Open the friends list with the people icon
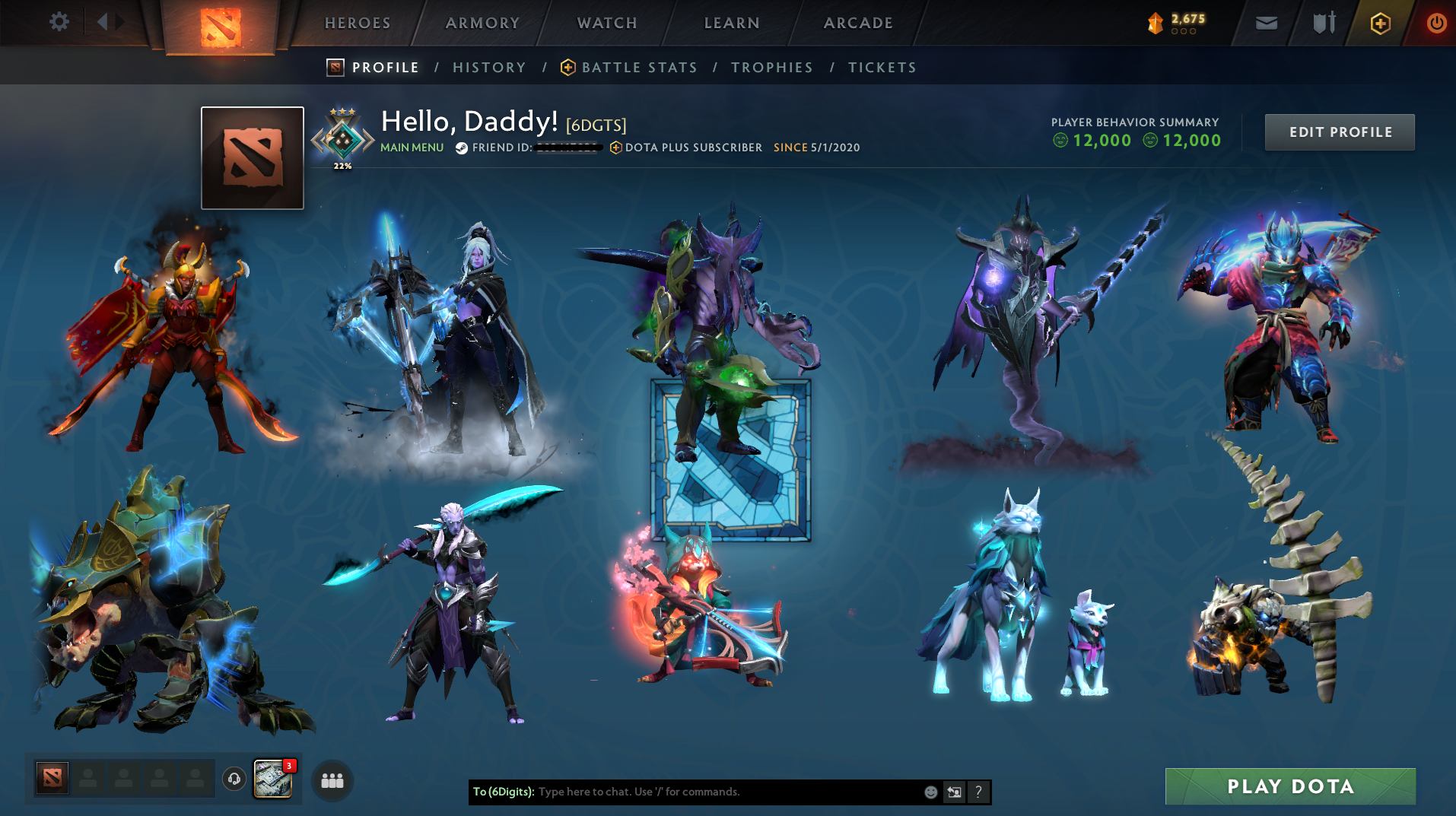Image resolution: width=1456 pixels, height=816 pixels. point(332,780)
